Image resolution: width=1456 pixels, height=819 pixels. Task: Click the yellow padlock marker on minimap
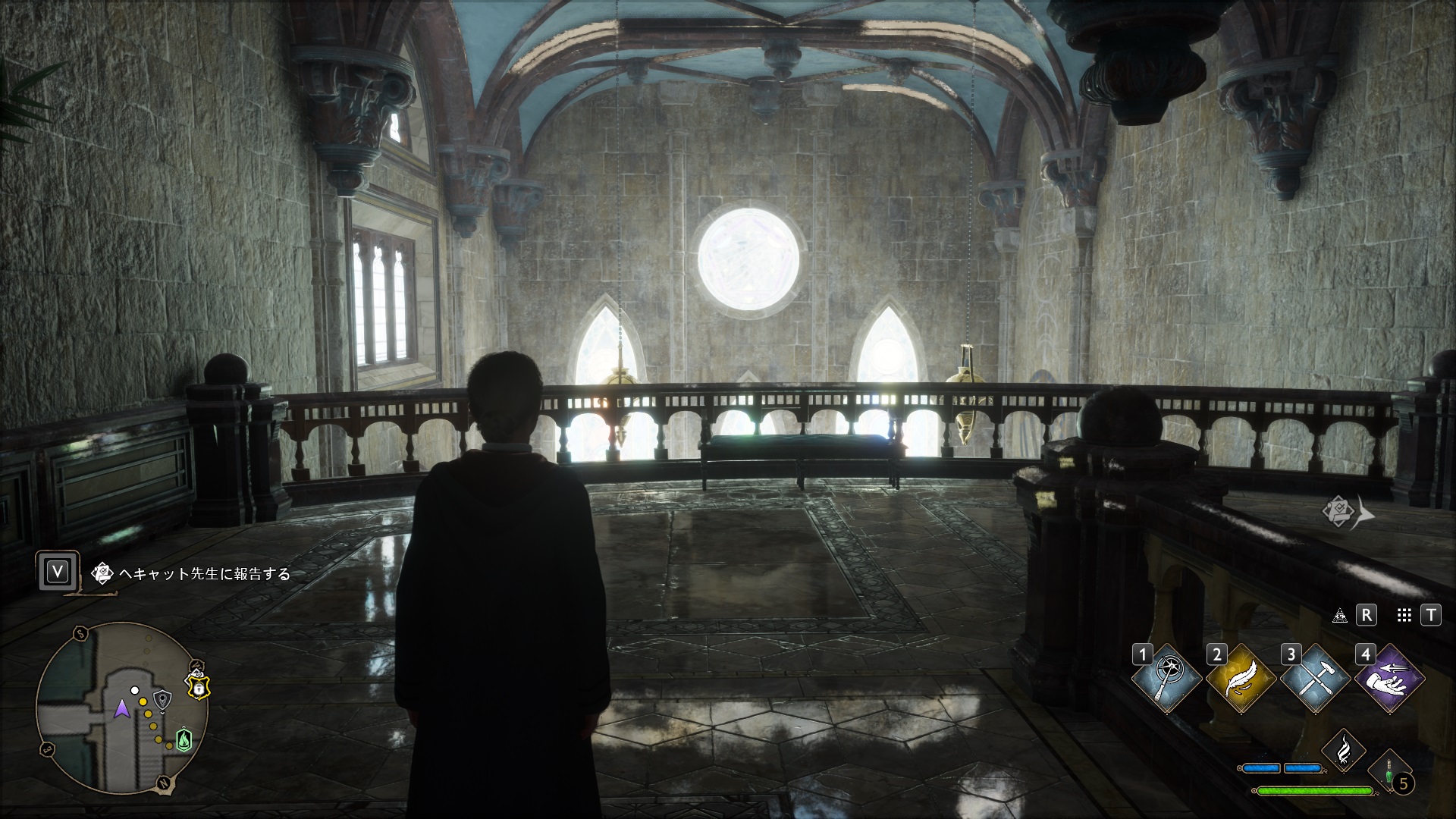tap(198, 688)
